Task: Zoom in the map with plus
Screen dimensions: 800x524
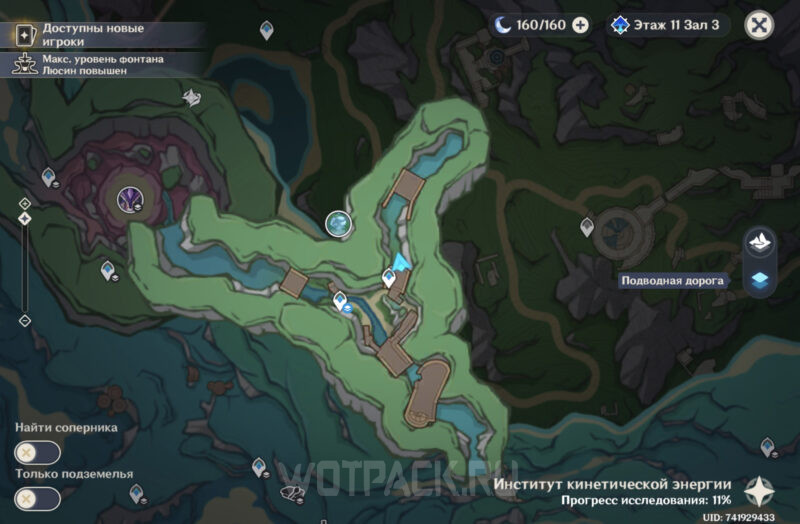Action: pyautogui.click(x=25, y=203)
